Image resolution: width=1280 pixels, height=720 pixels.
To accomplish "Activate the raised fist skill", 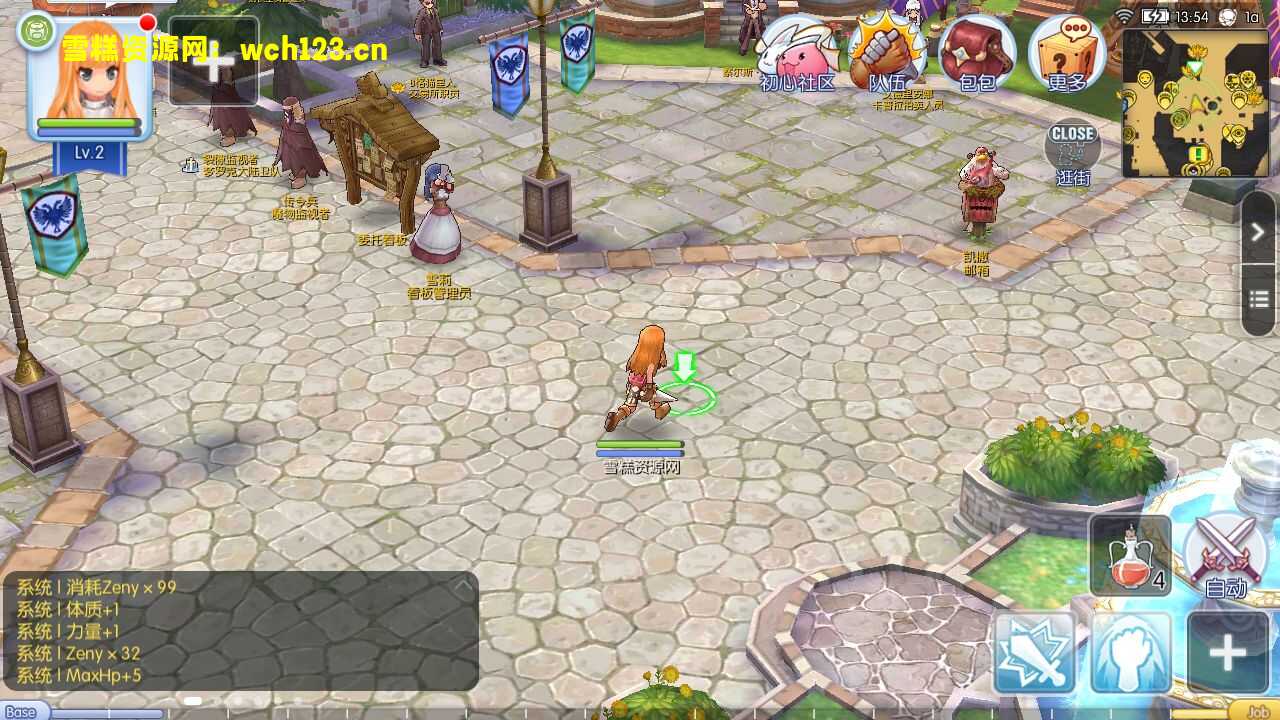I will pos(1130,653).
